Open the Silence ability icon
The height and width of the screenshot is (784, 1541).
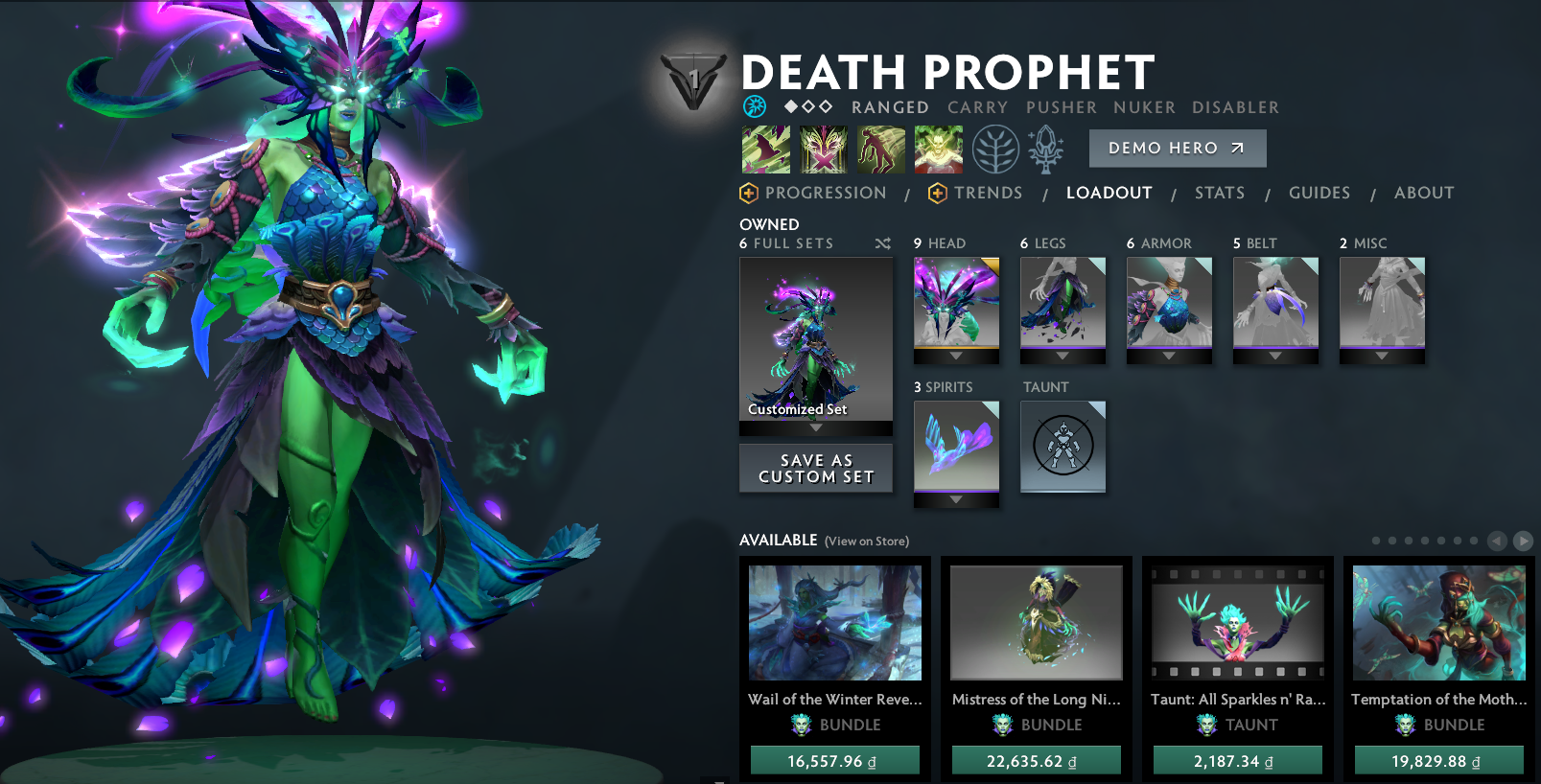coord(823,149)
